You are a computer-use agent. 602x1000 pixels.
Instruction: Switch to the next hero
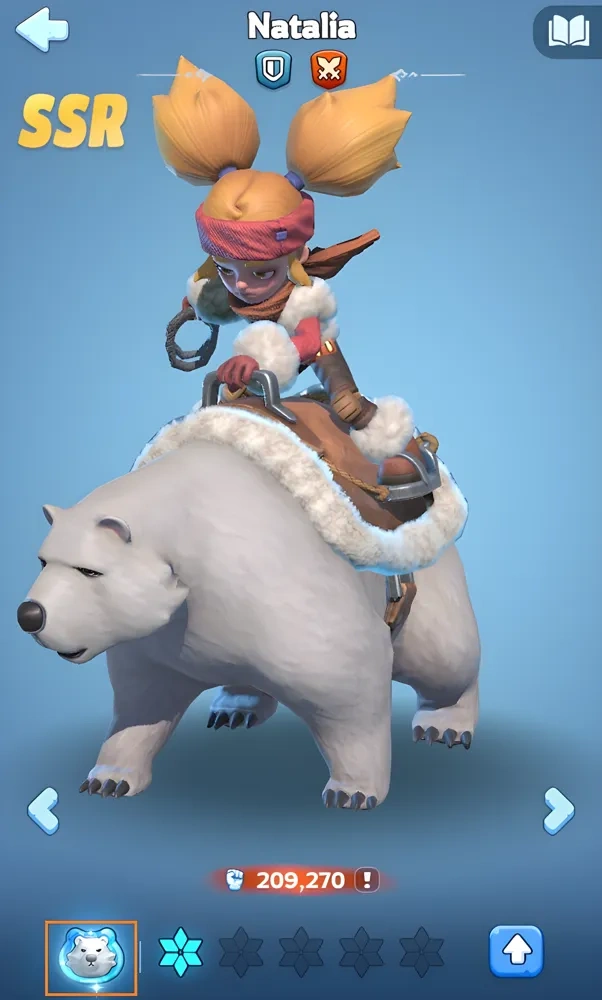pyautogui.click(x=558, y=810)
